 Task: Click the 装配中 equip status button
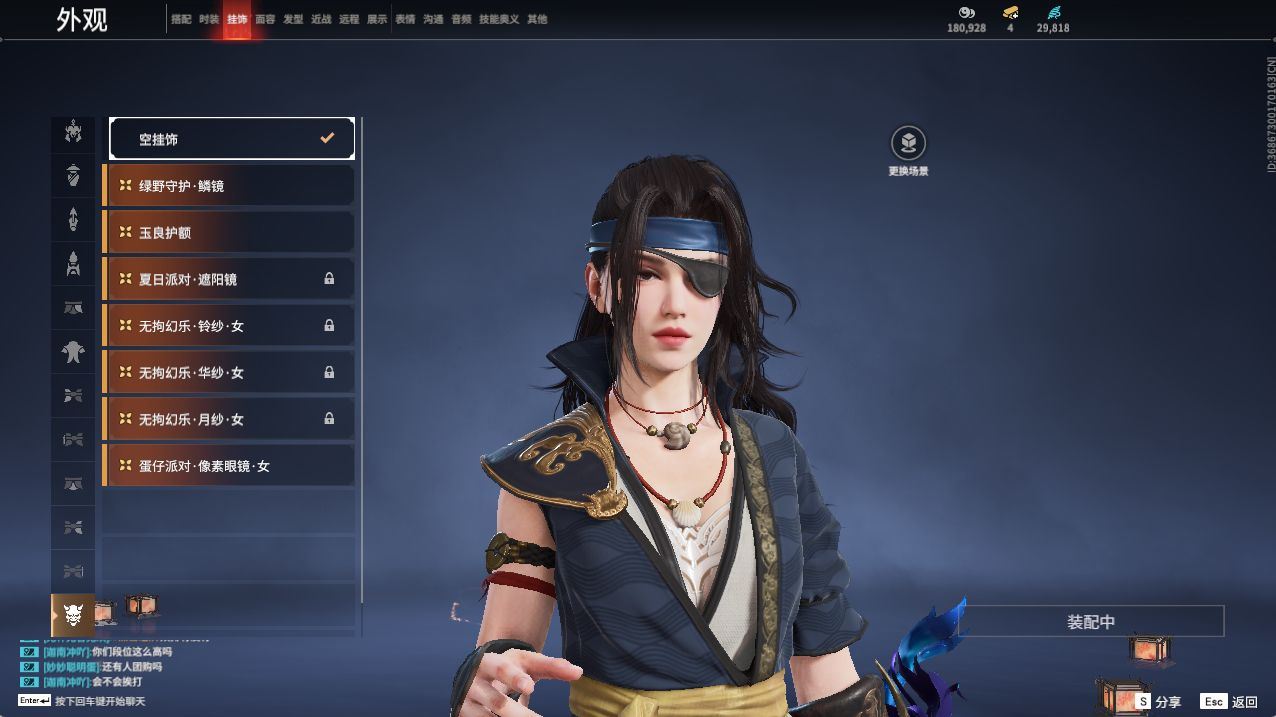pos(1091,621)
